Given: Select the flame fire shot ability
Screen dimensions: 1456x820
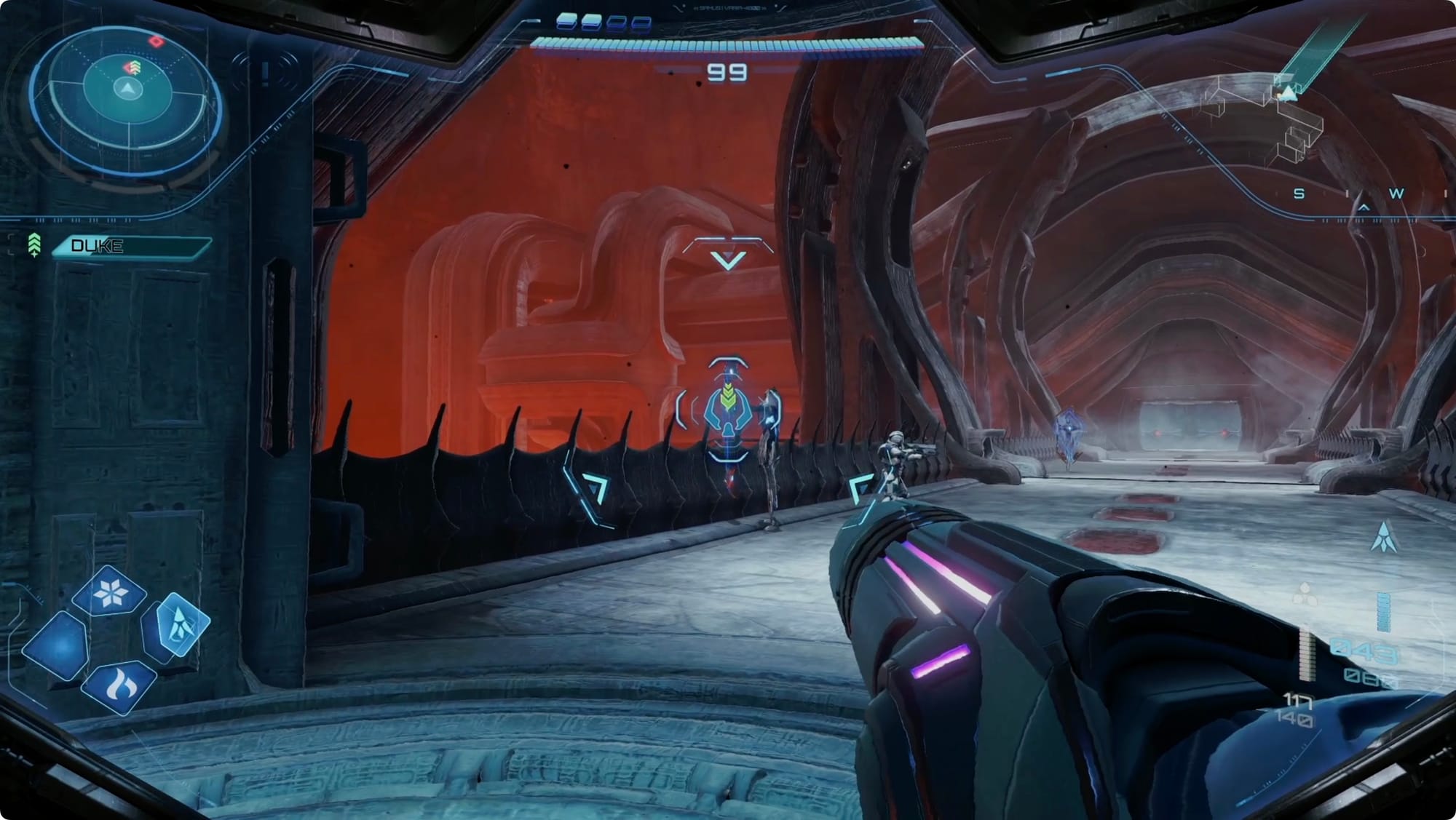Looking at the screenshot, I should pos(119,685).
